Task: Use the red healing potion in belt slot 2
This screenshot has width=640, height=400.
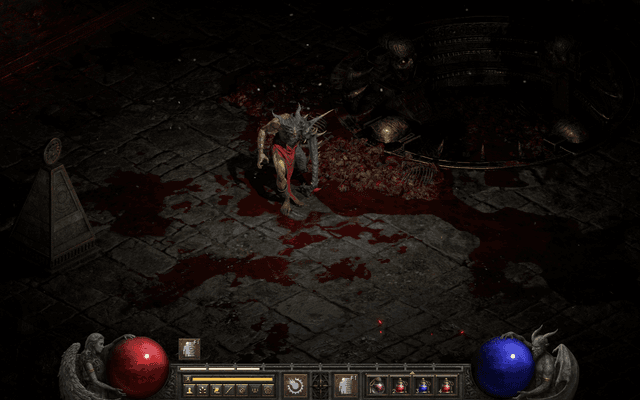Action: click(400, 385)
